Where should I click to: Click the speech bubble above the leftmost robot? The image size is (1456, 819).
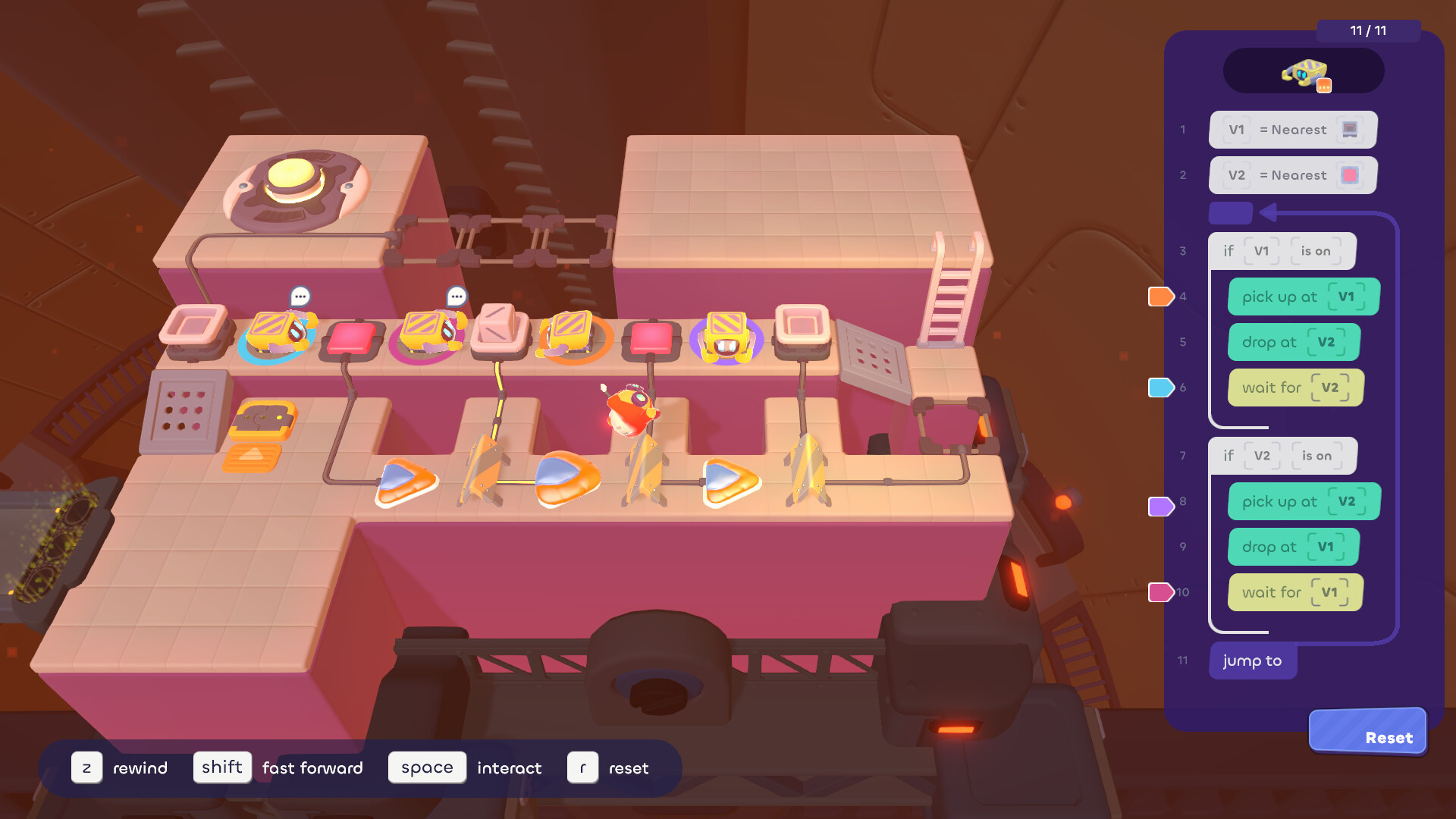(x=300, y=295)
